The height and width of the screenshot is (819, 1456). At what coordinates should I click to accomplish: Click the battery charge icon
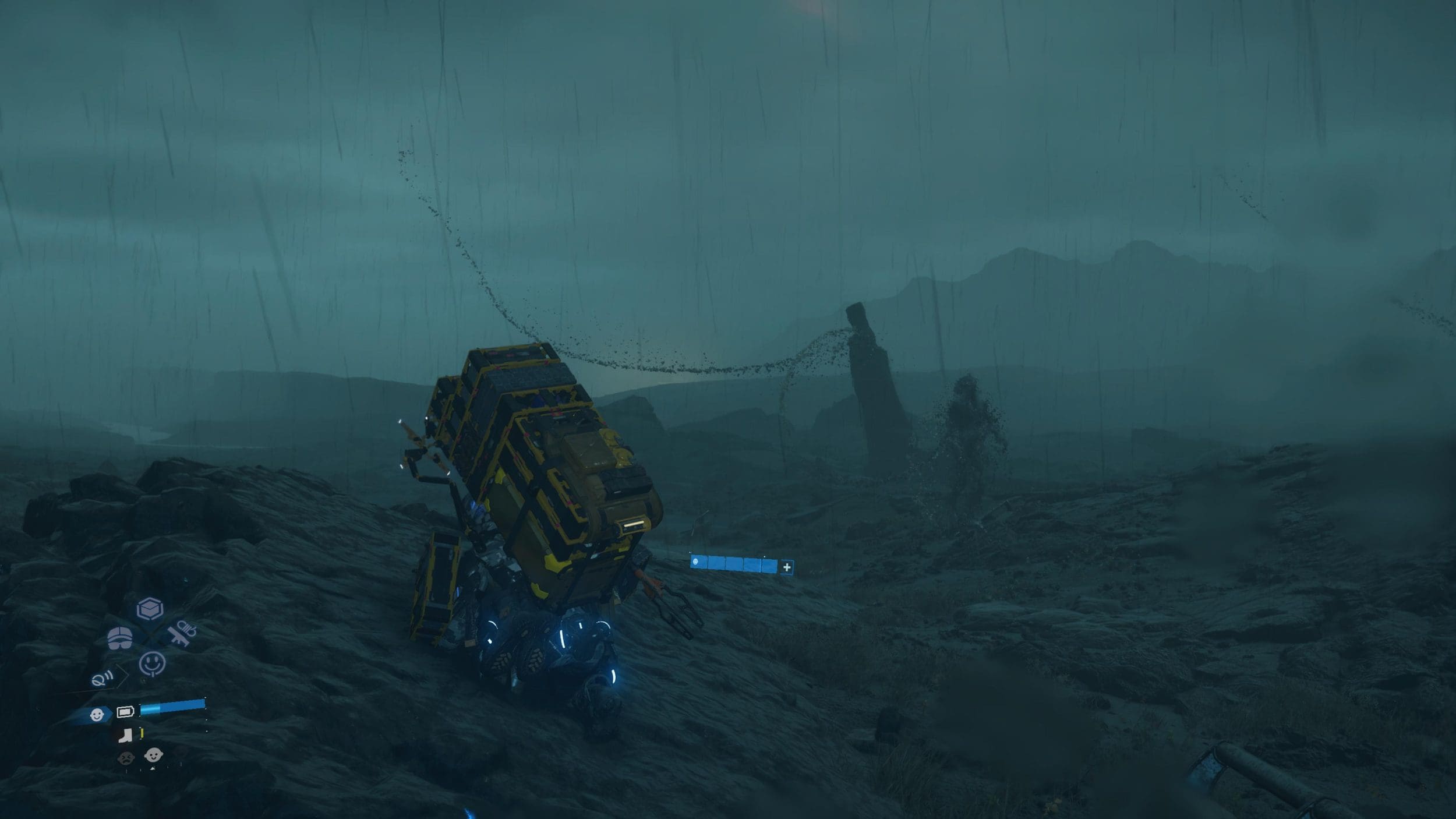tap(125, 711)
